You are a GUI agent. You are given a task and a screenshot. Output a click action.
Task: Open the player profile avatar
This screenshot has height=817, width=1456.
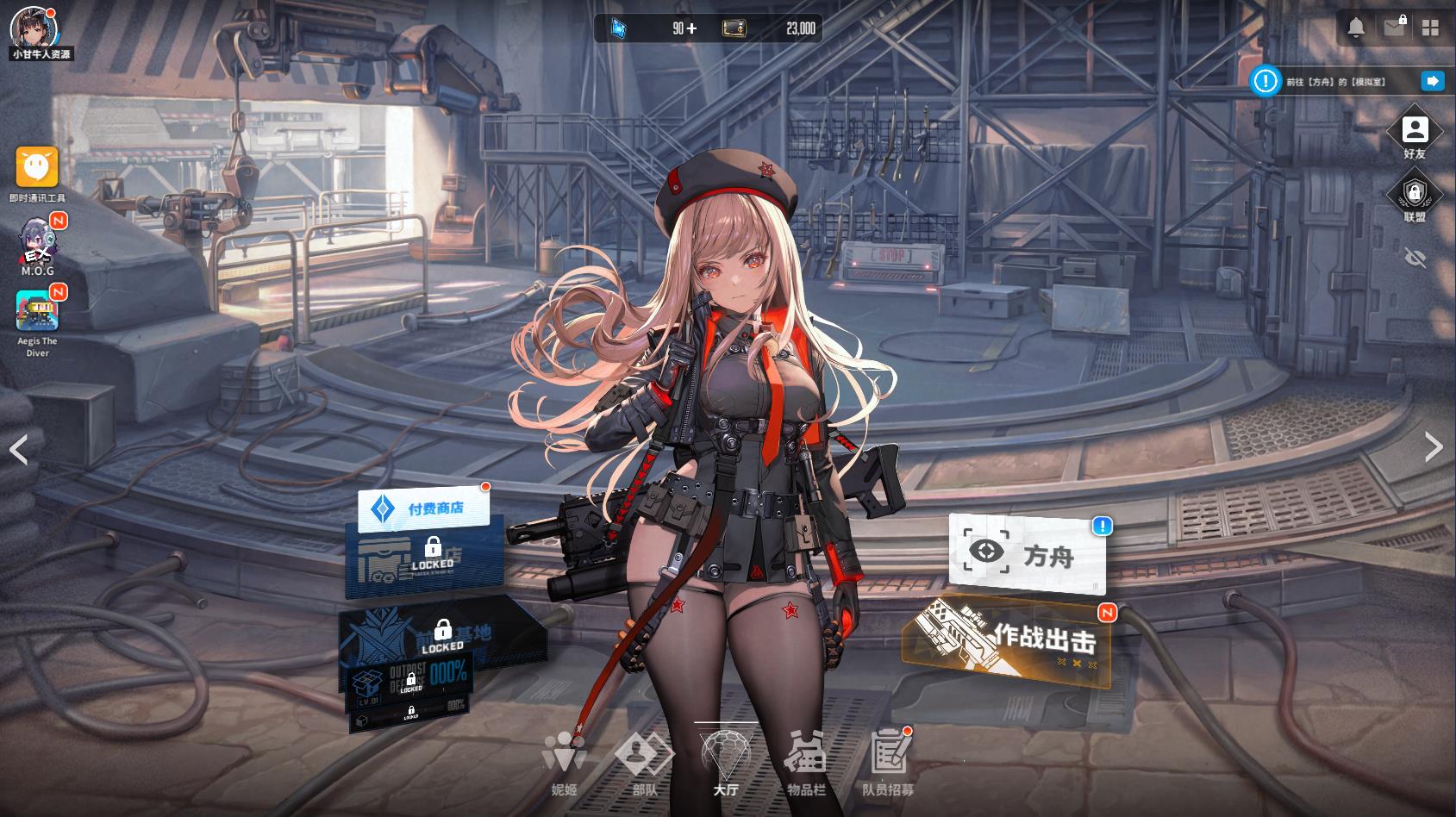[34, 28]
